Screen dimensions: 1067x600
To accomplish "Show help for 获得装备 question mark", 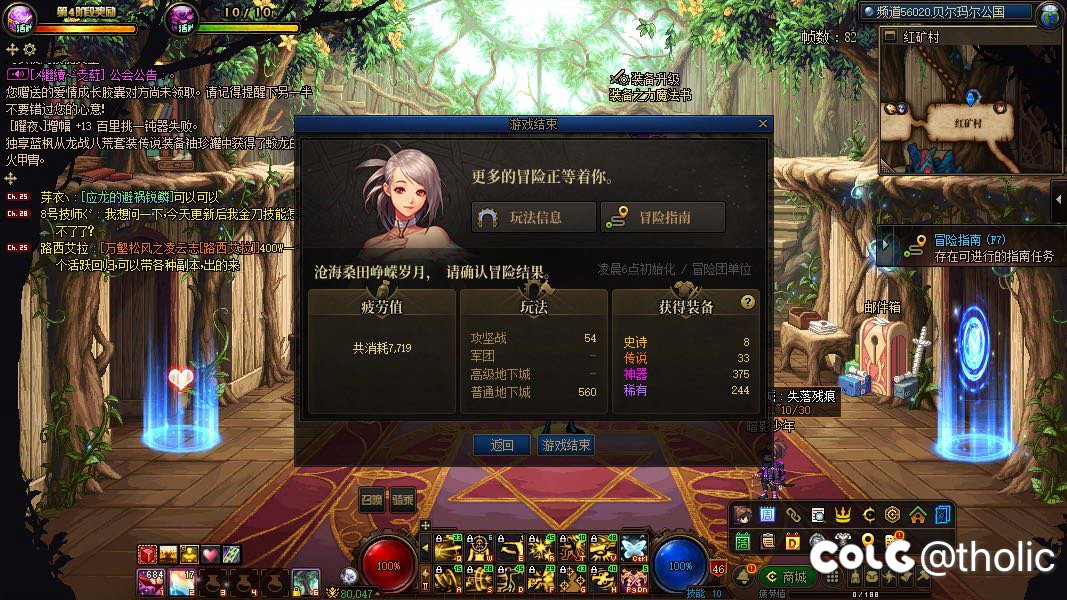I will 747,302.
